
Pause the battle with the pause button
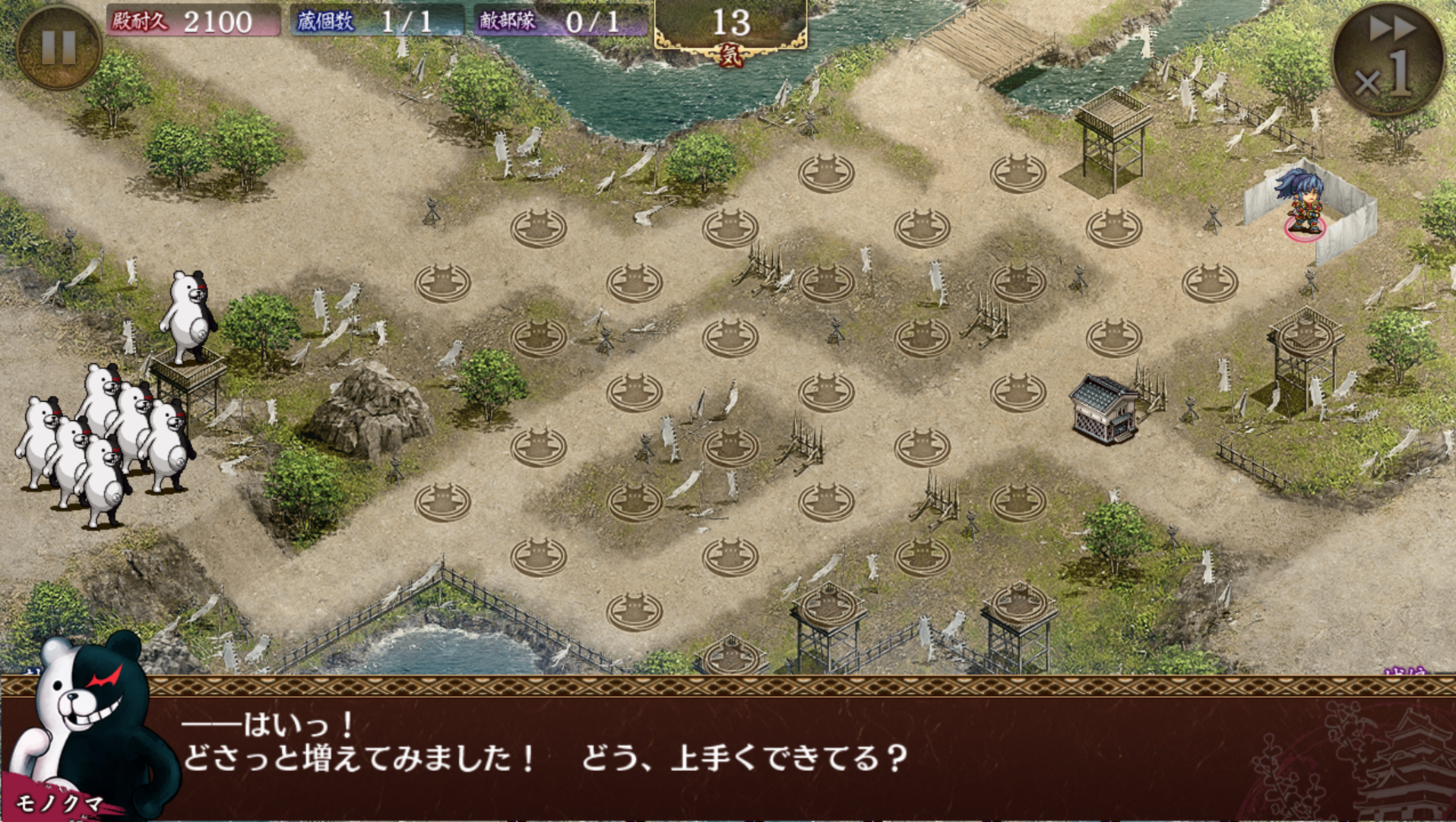(x=58, y=47)
